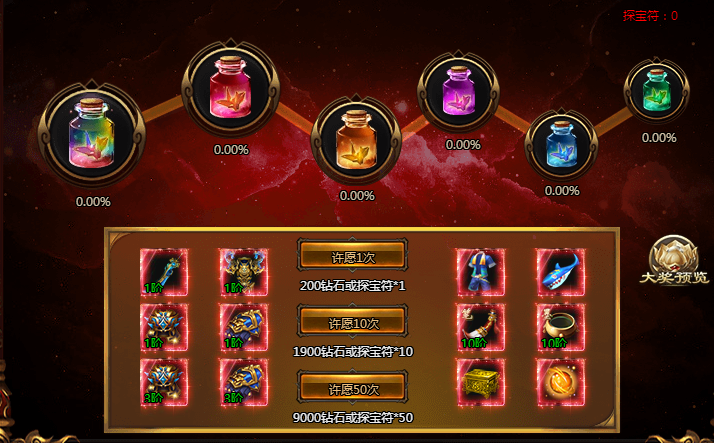Viewport: 714px width, 443px height.
Task: Select the golden treasure chest reward
Action: 480,382
